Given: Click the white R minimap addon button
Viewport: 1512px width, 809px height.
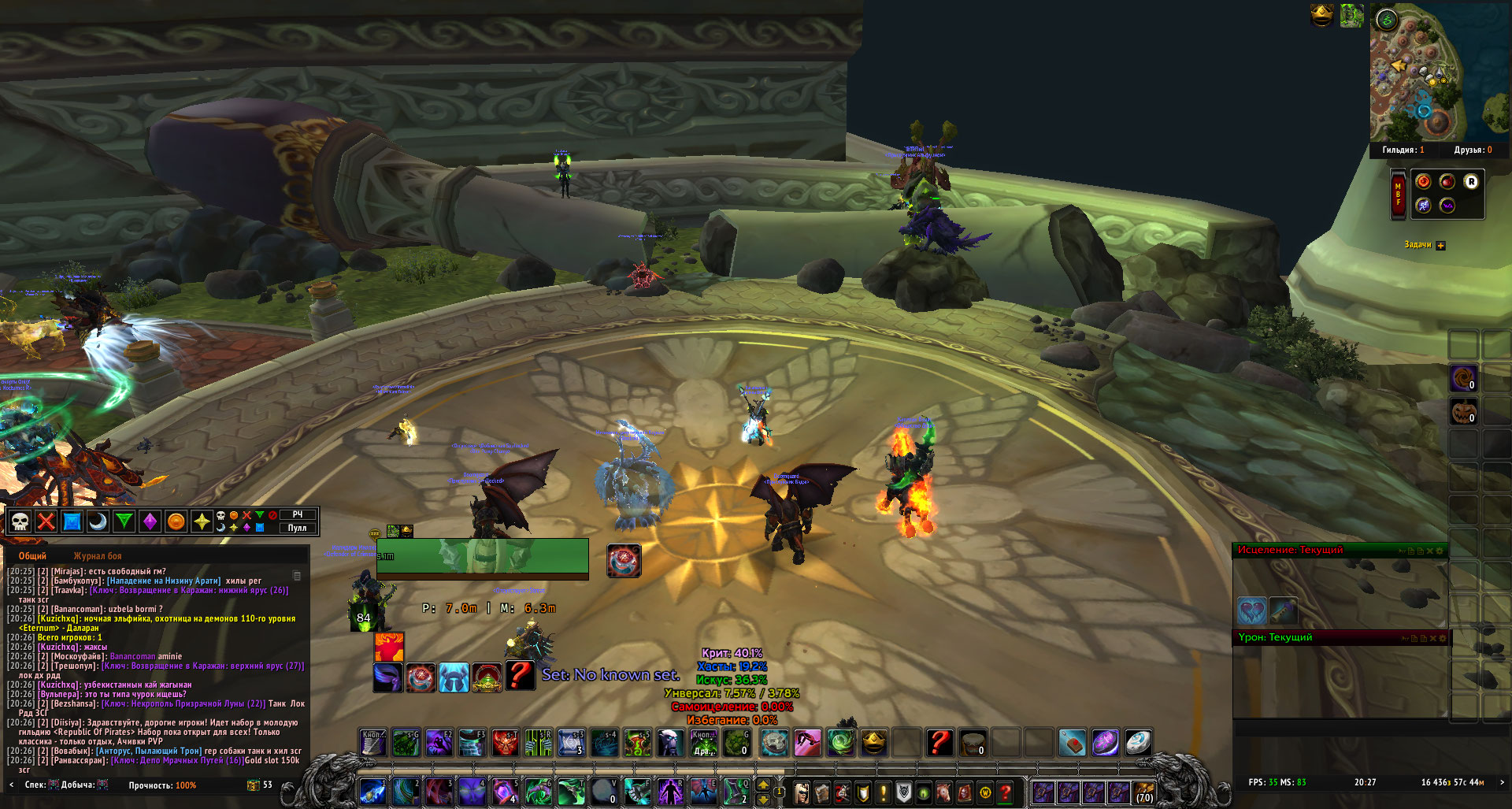Looking at the screenshot, I should click(x=1470, y=182).
